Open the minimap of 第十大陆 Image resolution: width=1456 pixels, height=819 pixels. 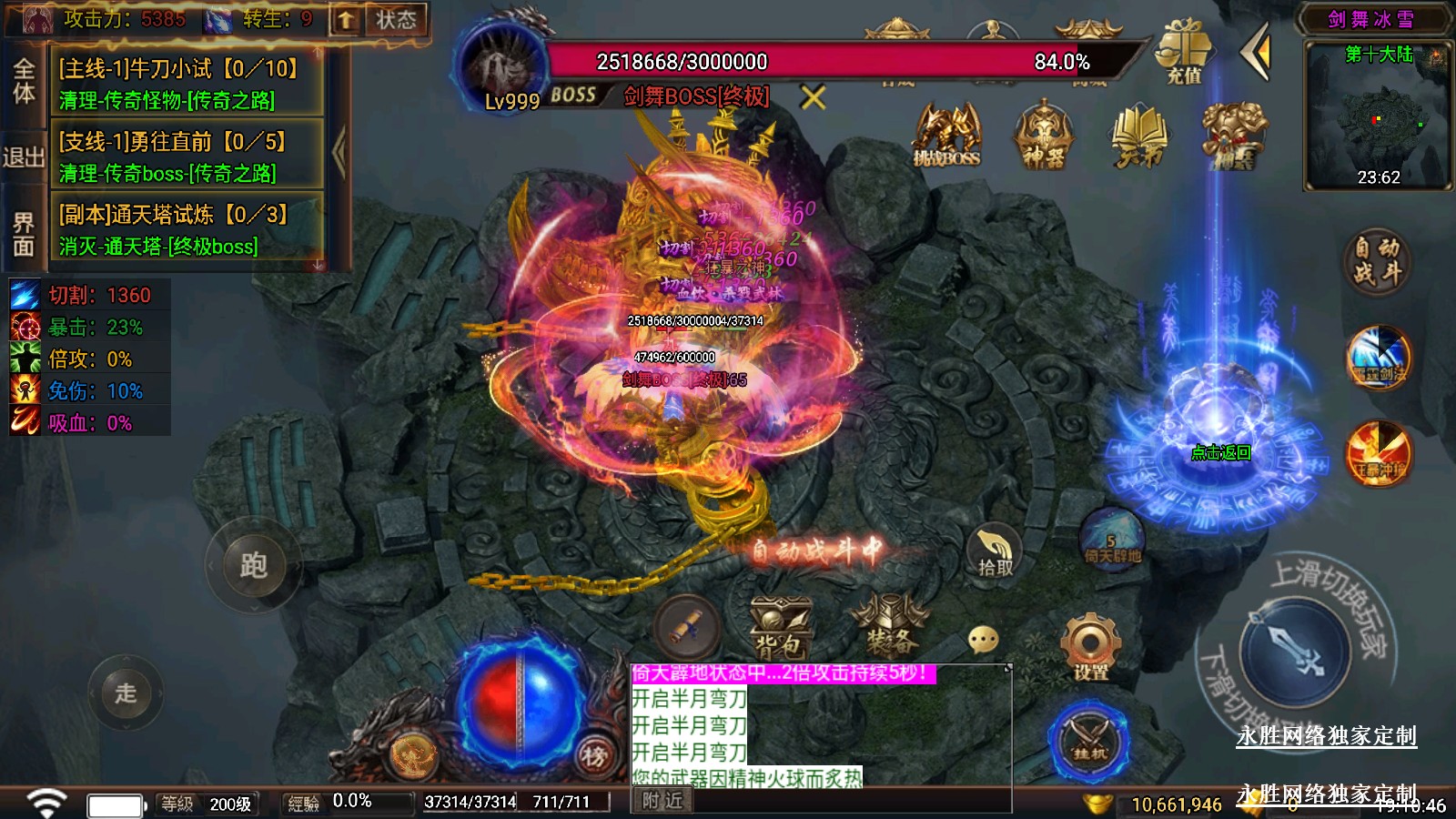tap(1378, 118)
